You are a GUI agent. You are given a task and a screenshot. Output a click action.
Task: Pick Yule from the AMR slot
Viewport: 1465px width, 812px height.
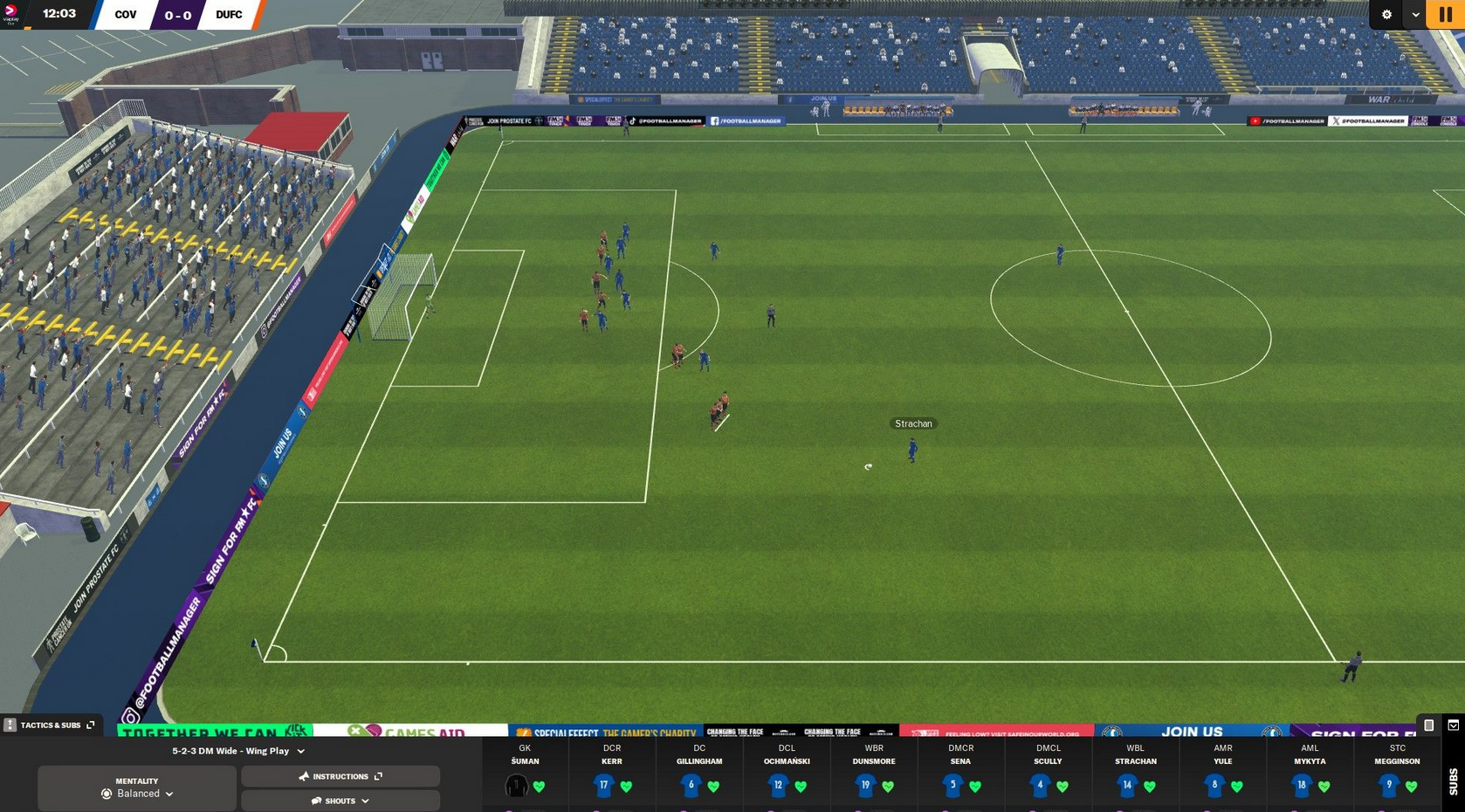(1215, 785)
